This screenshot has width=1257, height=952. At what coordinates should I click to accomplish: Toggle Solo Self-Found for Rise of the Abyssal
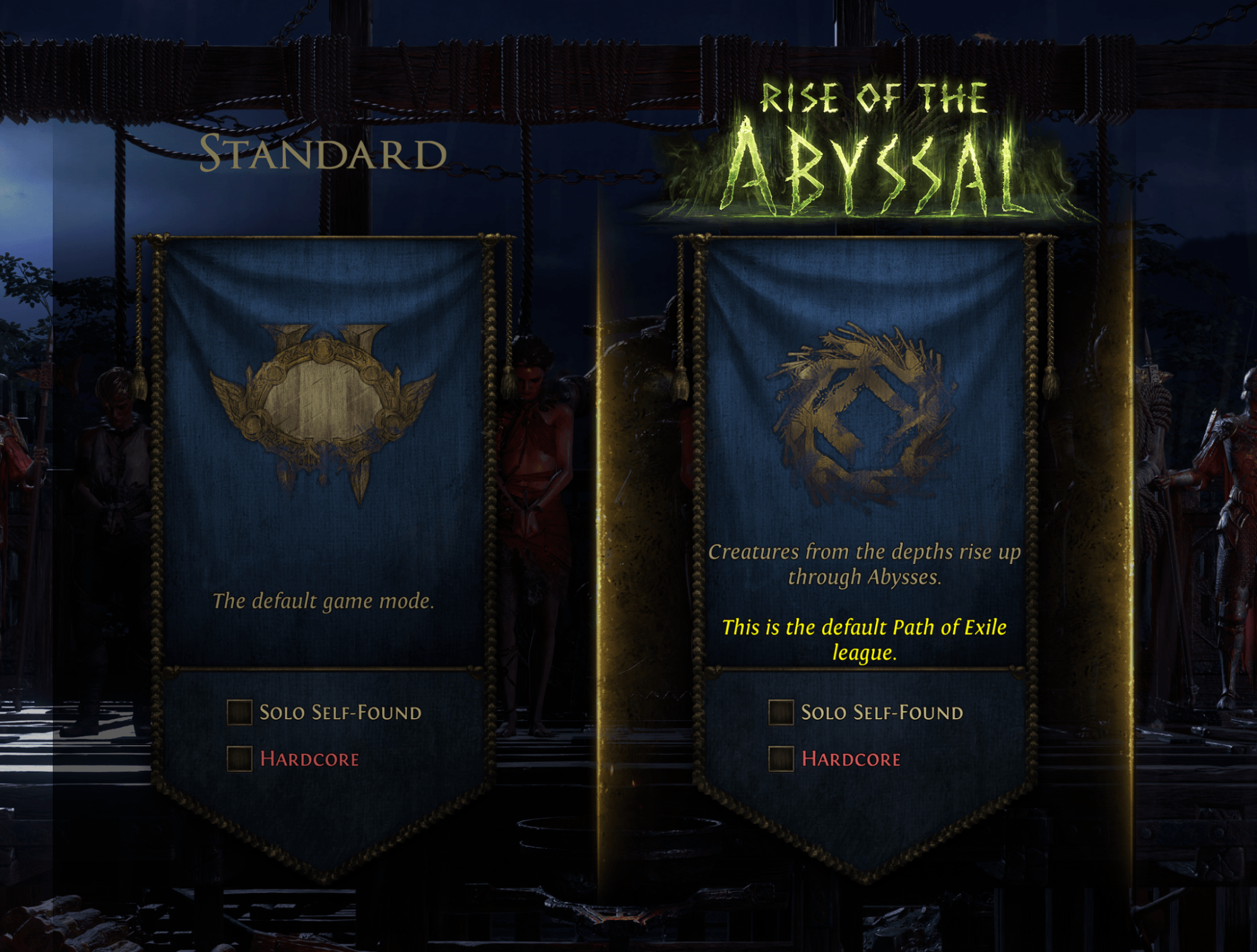[x=781, y=712]
